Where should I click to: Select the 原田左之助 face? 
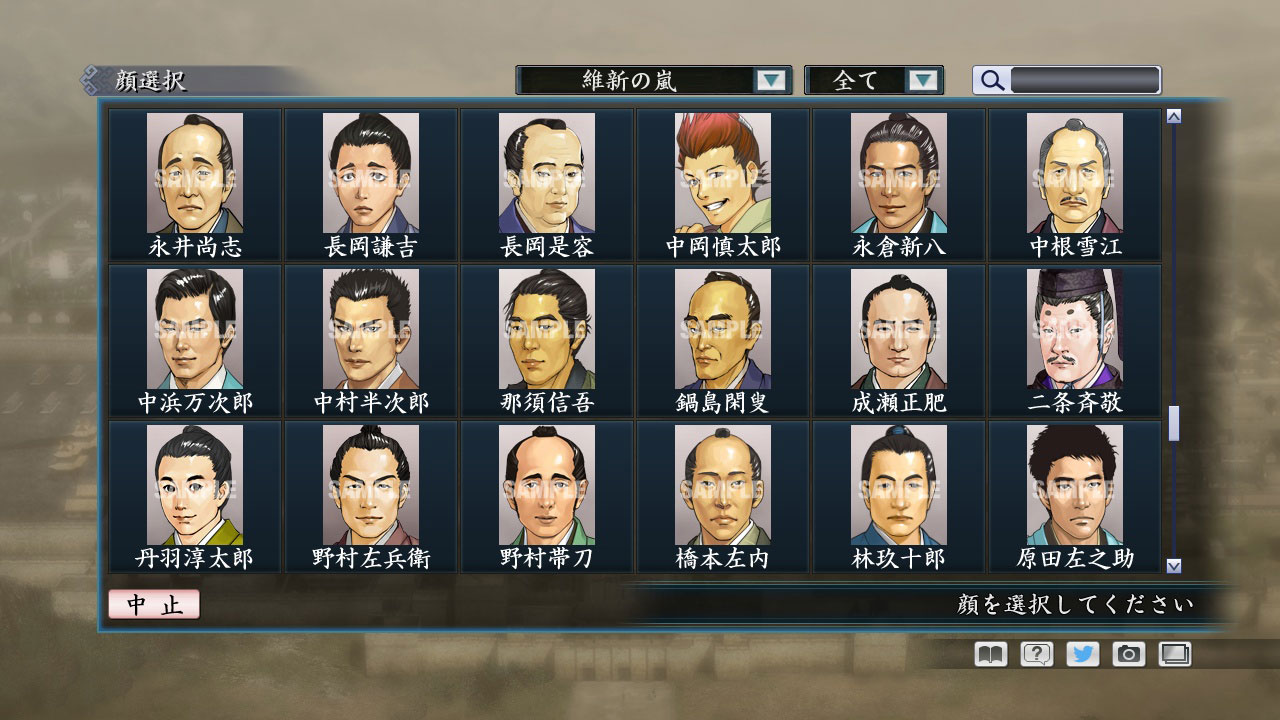(1072, 490)
